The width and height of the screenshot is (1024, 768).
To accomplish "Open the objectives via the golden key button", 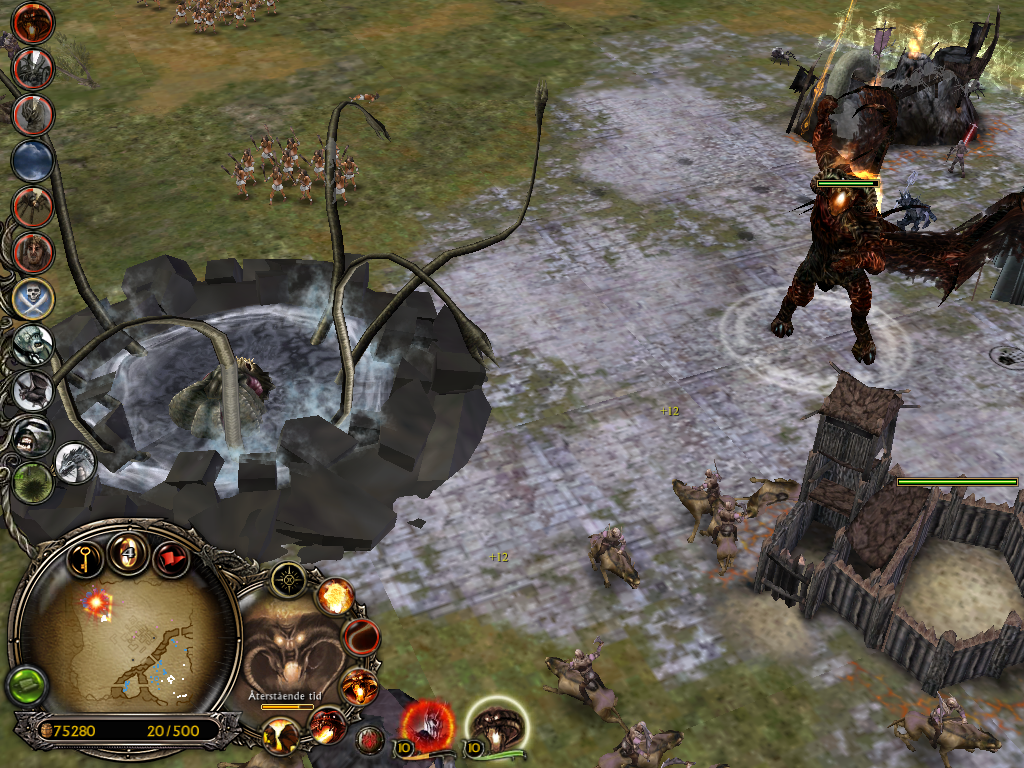I will [87, 557].
